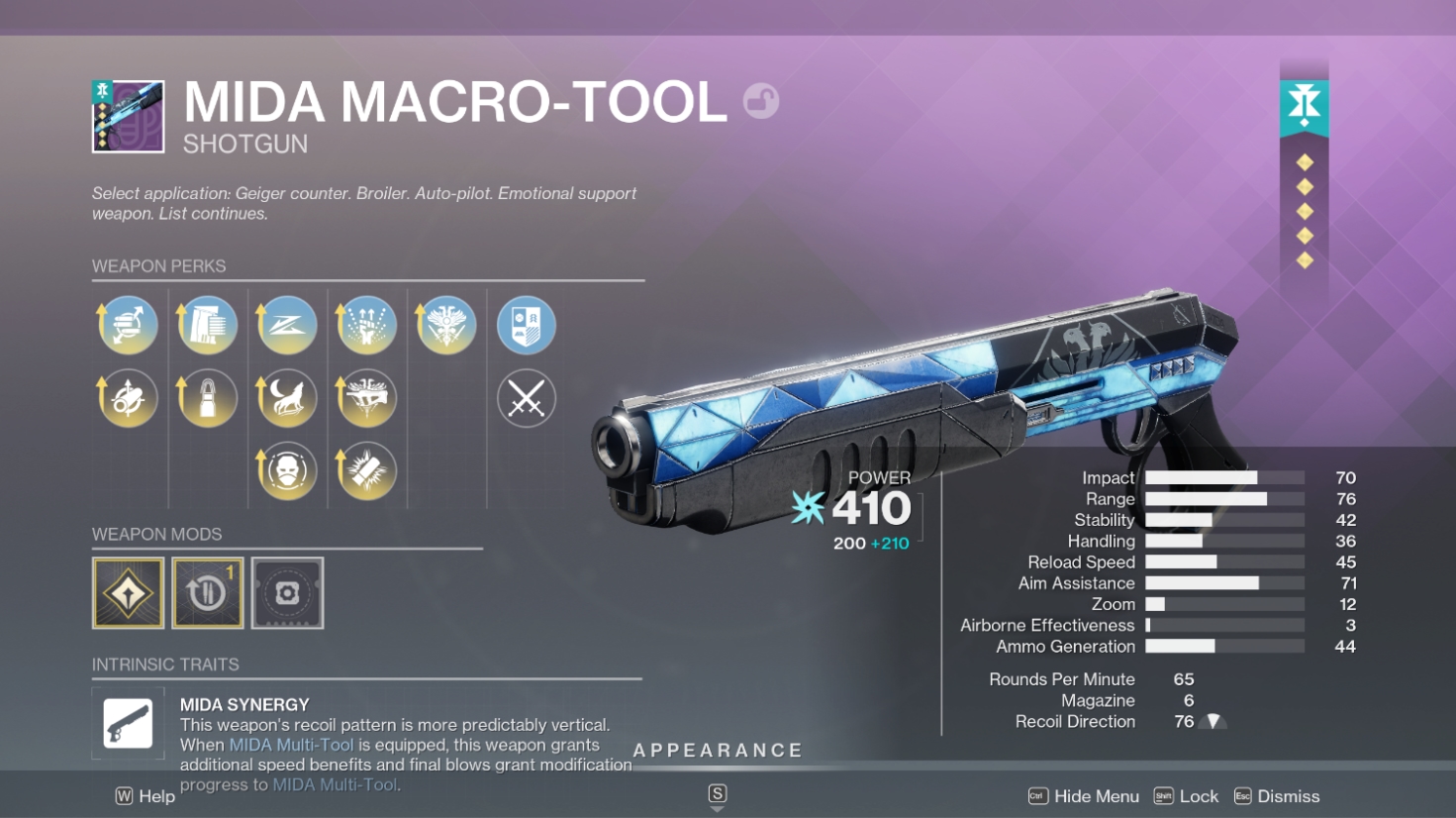Click the MIDA Macro-Tool weapon thumbnail

pos(129,117)
